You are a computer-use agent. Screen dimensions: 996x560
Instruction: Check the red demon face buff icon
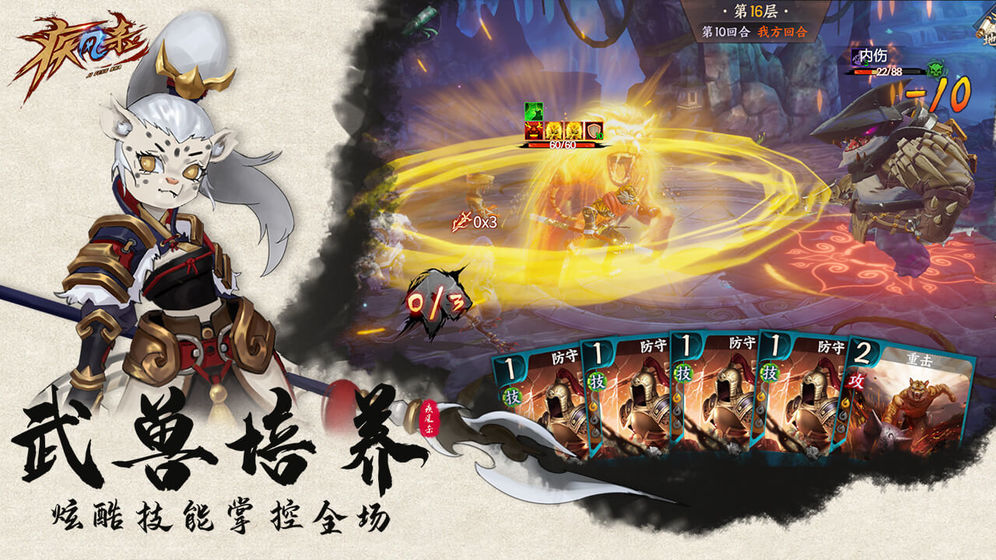point(535,130)
